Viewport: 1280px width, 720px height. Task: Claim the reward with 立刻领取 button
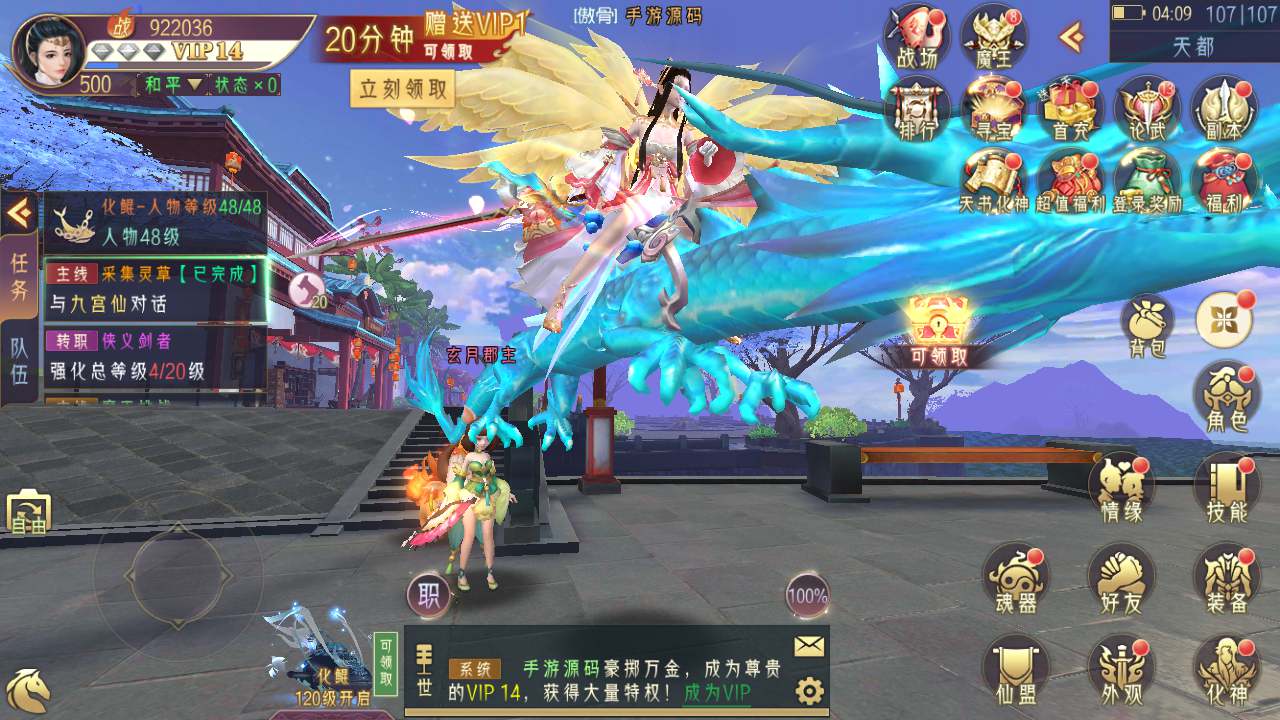pyautogui.click(x=402, y=89)
